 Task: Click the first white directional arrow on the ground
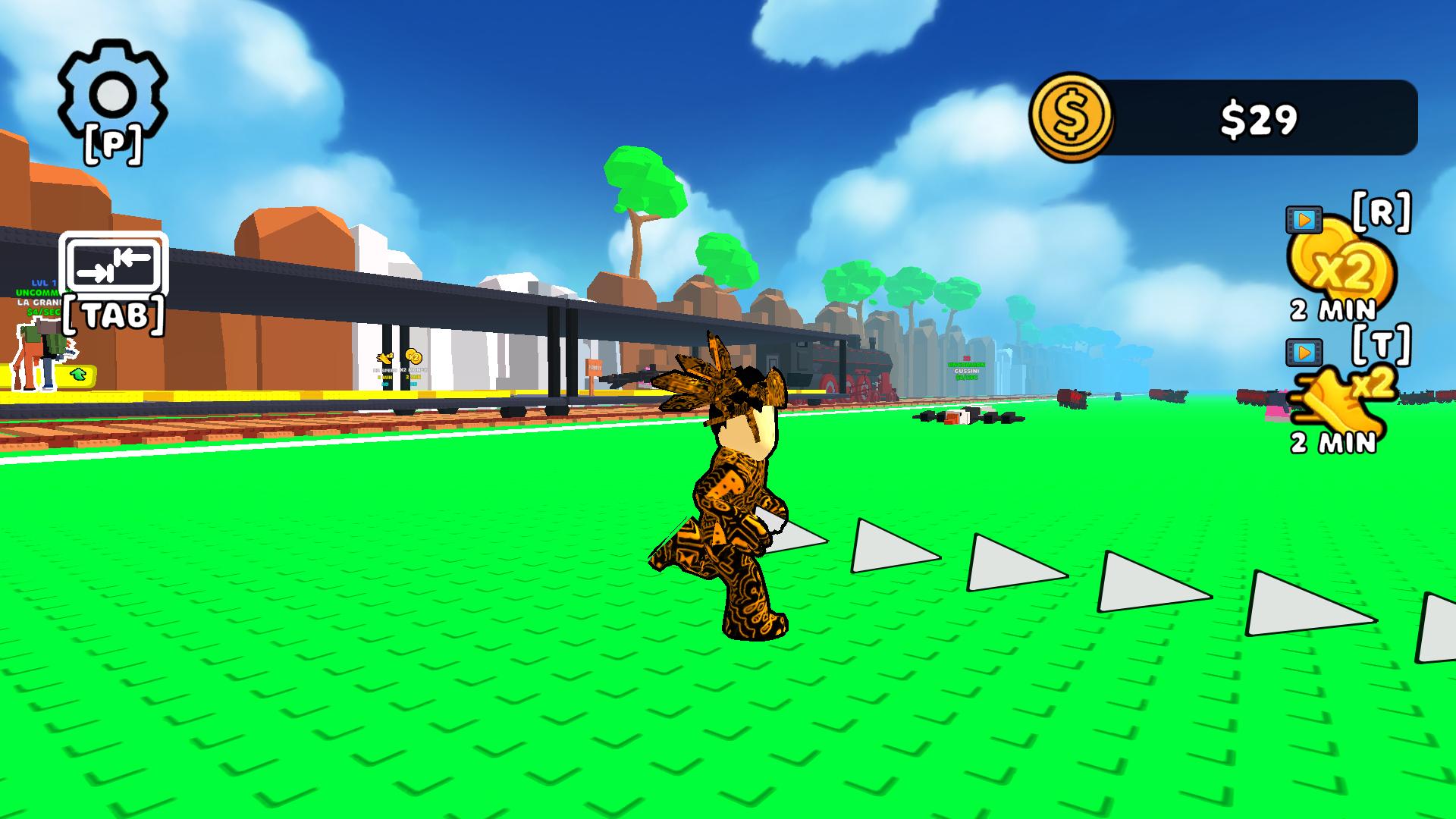pos(796,538)
